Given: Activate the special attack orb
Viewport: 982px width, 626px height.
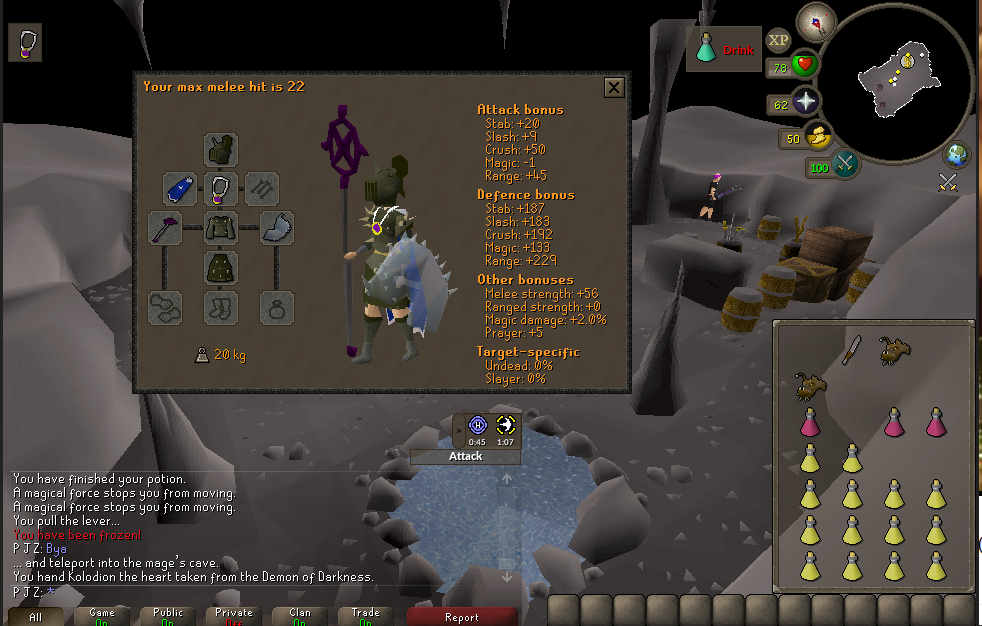Looking at the screenshot, I should tap(845, 165).
